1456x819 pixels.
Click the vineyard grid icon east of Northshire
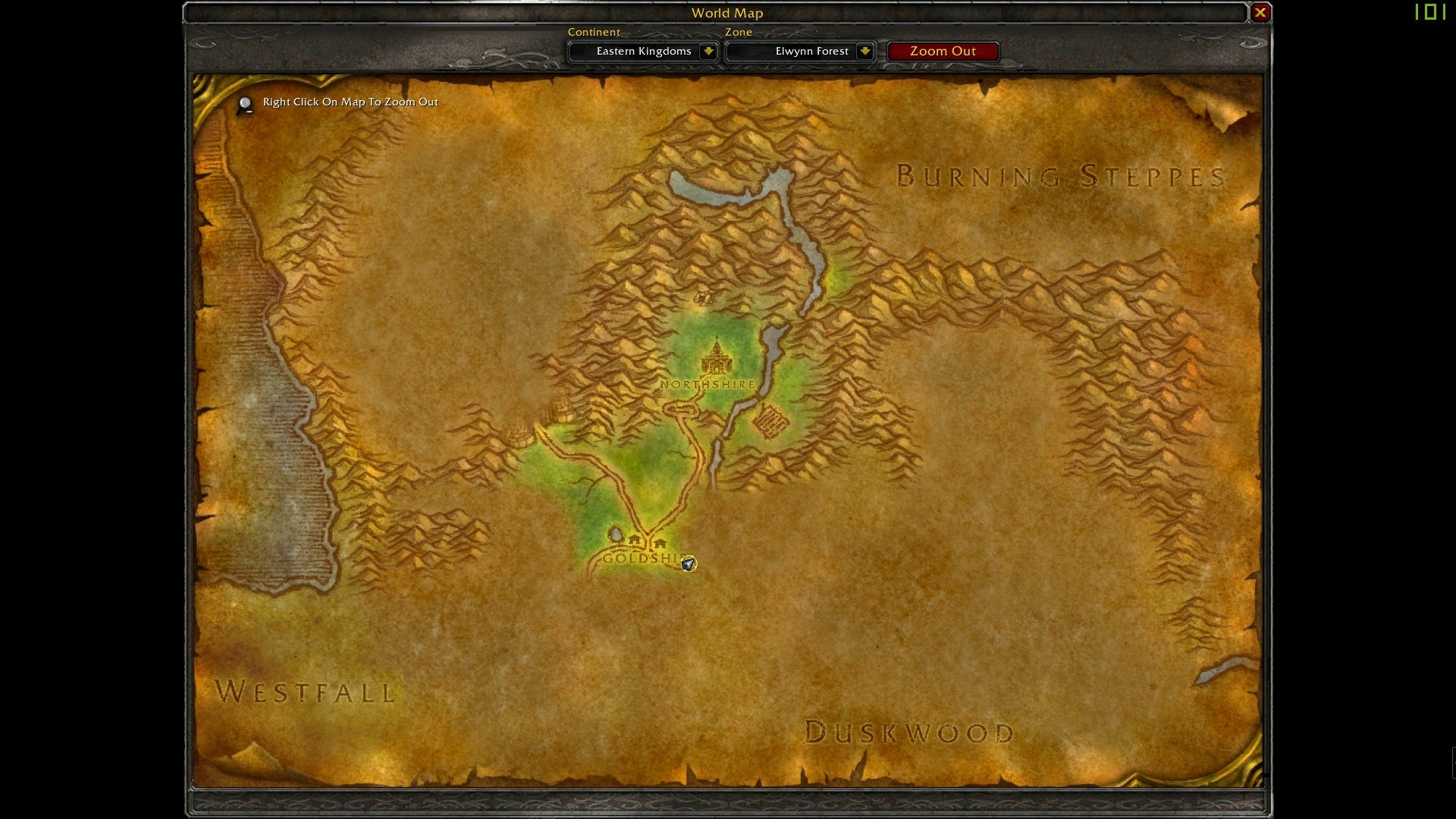pos(771,422)
